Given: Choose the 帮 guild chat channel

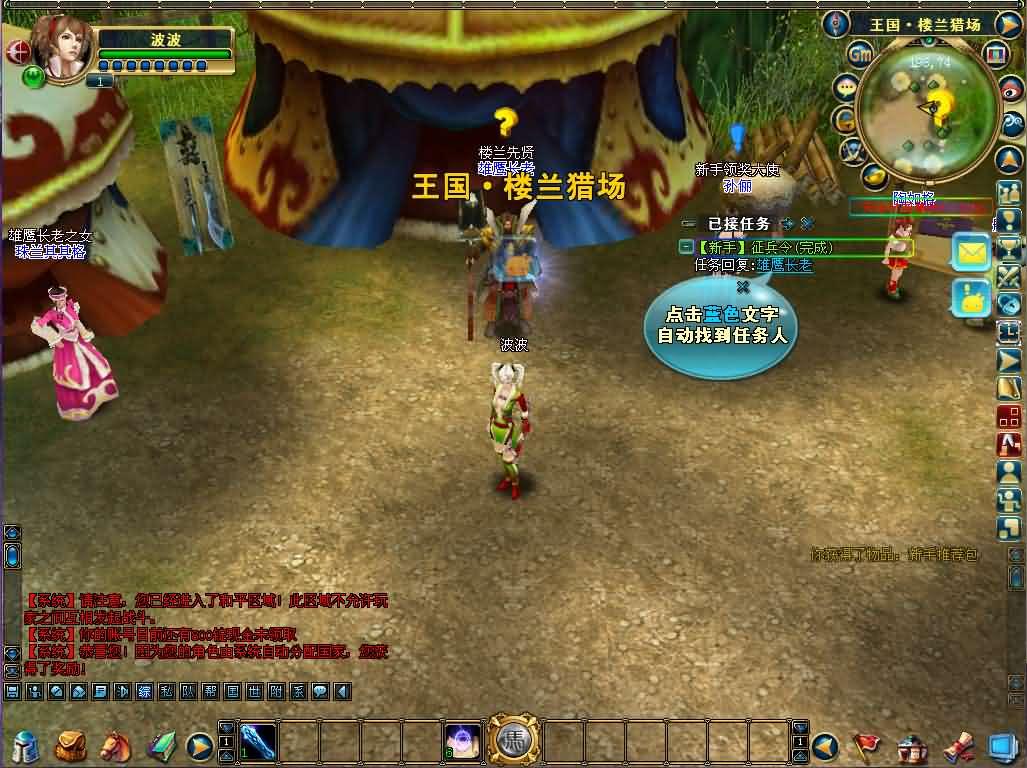Looking at the screenshot, I should tap(210, 691).
